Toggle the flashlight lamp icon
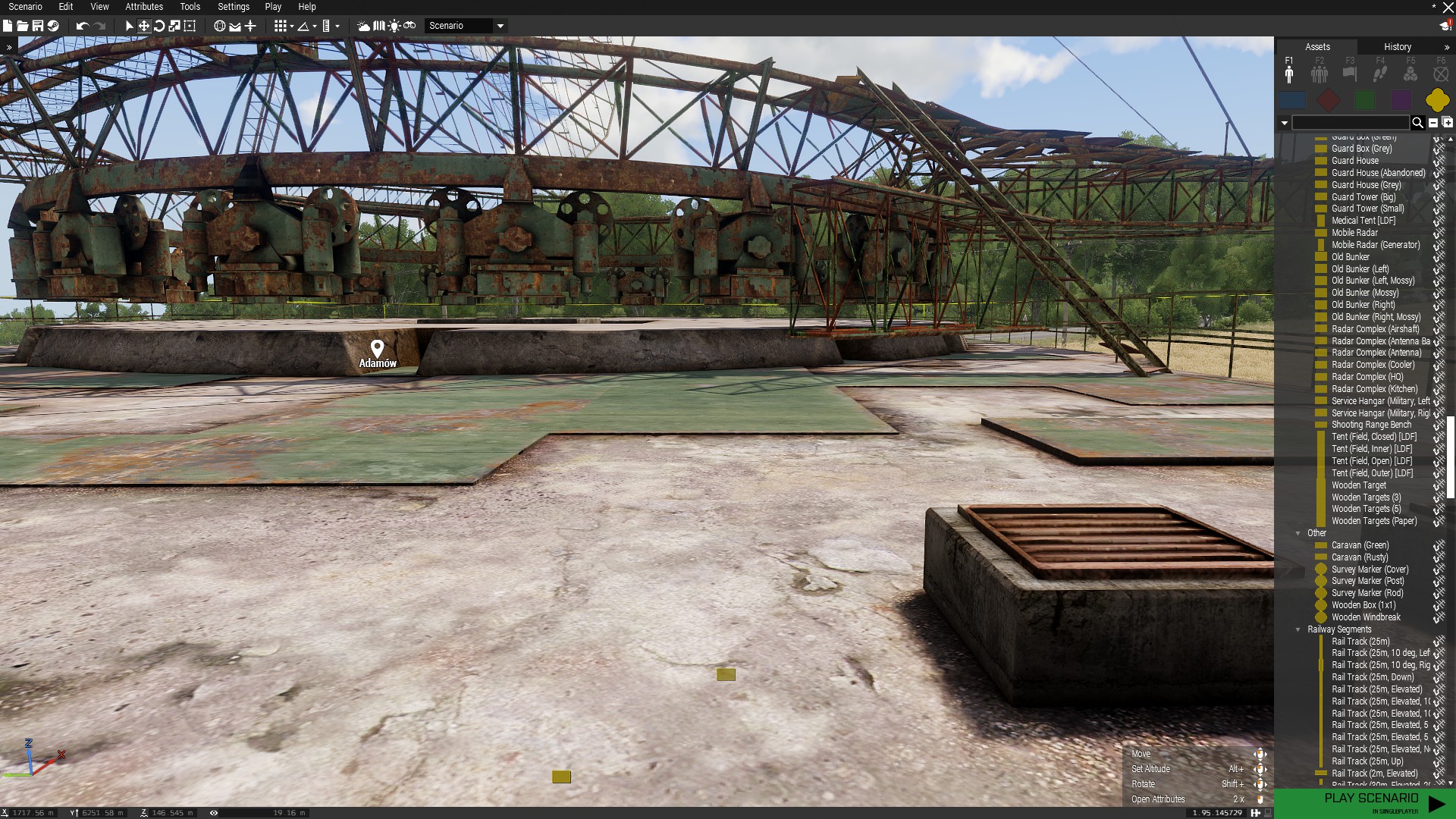1456x819 pixels. [394, 26]
